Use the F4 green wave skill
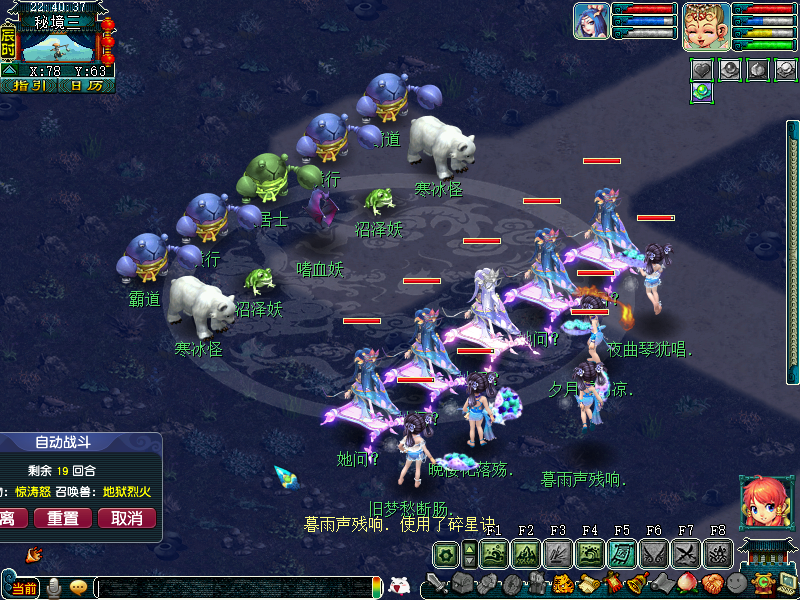The width and height of the screenshot is (800, 600). pos(590,554)
